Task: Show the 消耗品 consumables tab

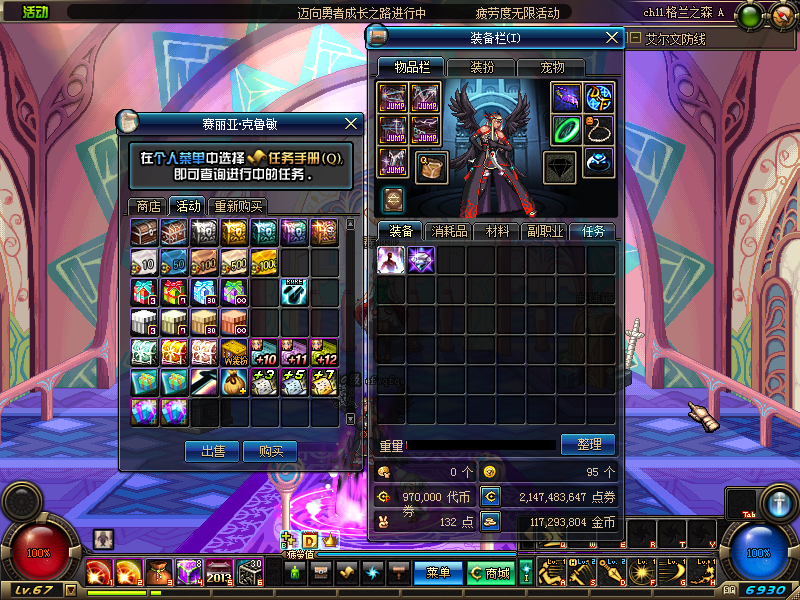Action: 449,231
